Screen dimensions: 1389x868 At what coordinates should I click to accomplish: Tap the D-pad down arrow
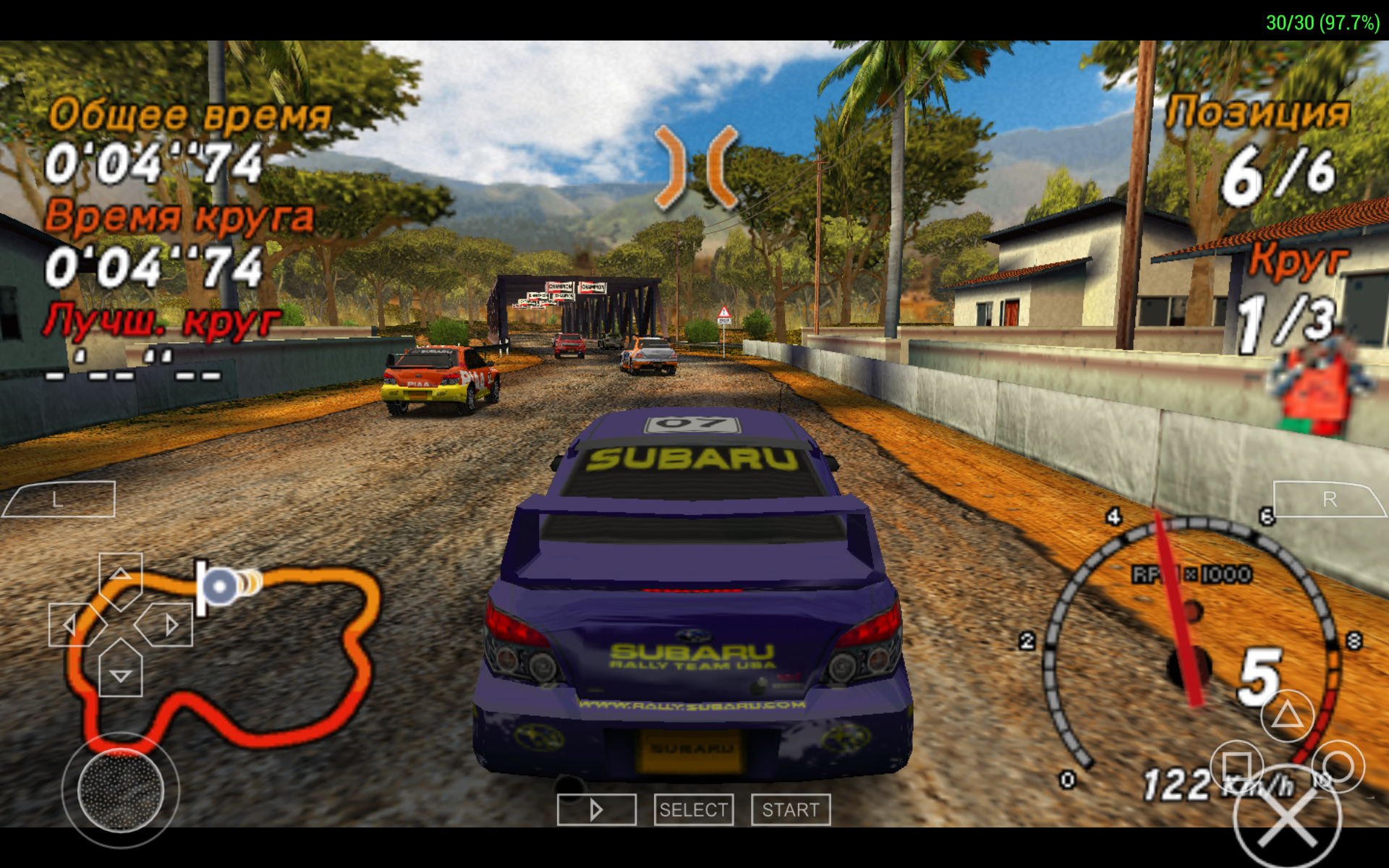tap(120, 673)
